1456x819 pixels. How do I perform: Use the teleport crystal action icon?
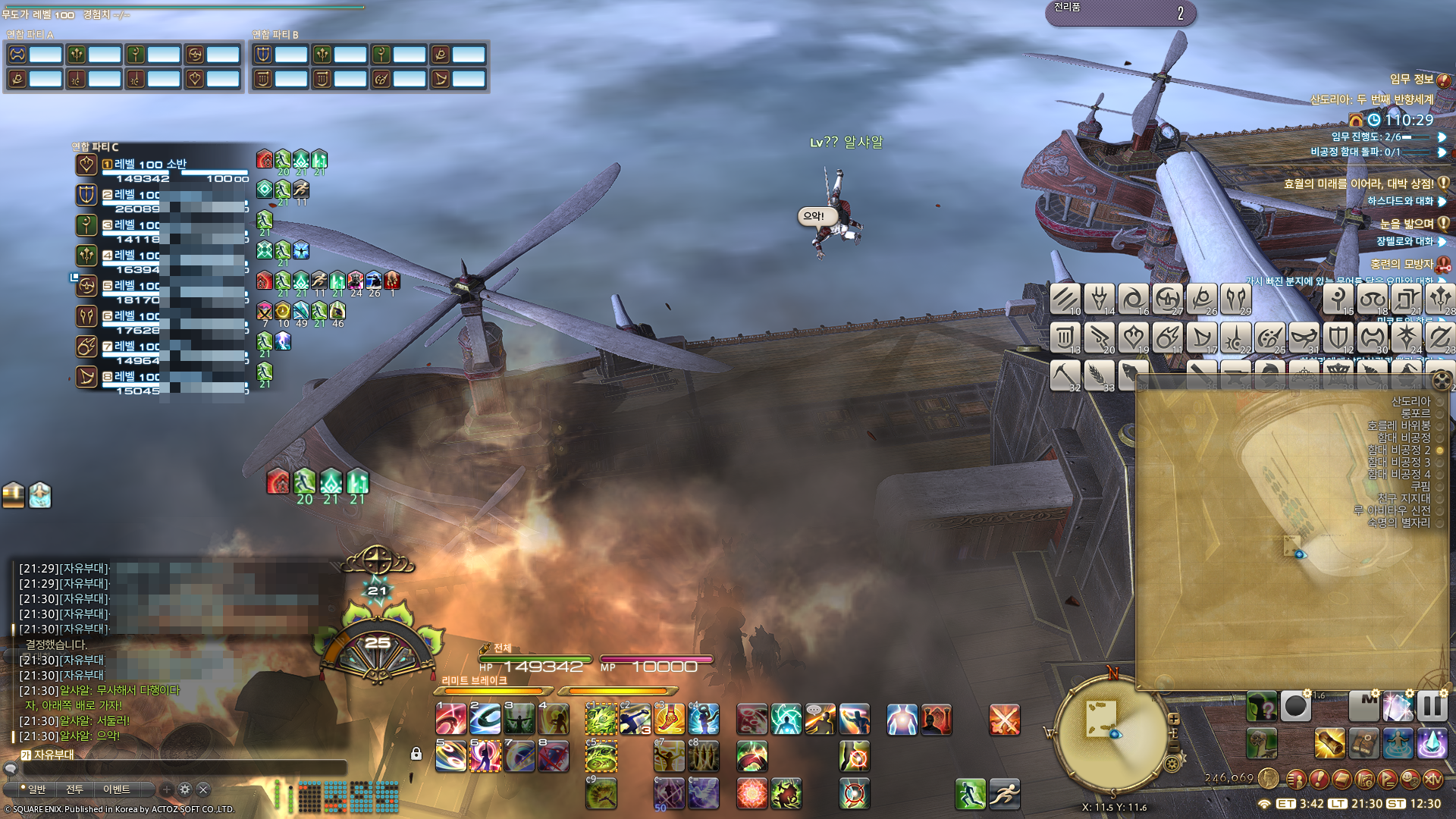1432,743
